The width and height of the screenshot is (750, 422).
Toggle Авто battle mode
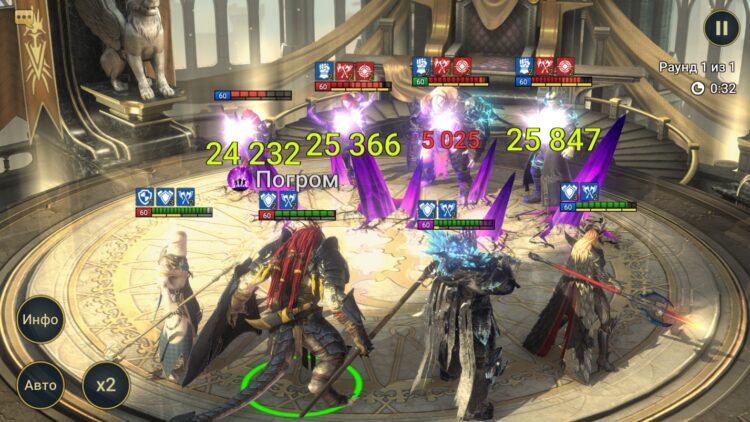(x=40, y=385)
